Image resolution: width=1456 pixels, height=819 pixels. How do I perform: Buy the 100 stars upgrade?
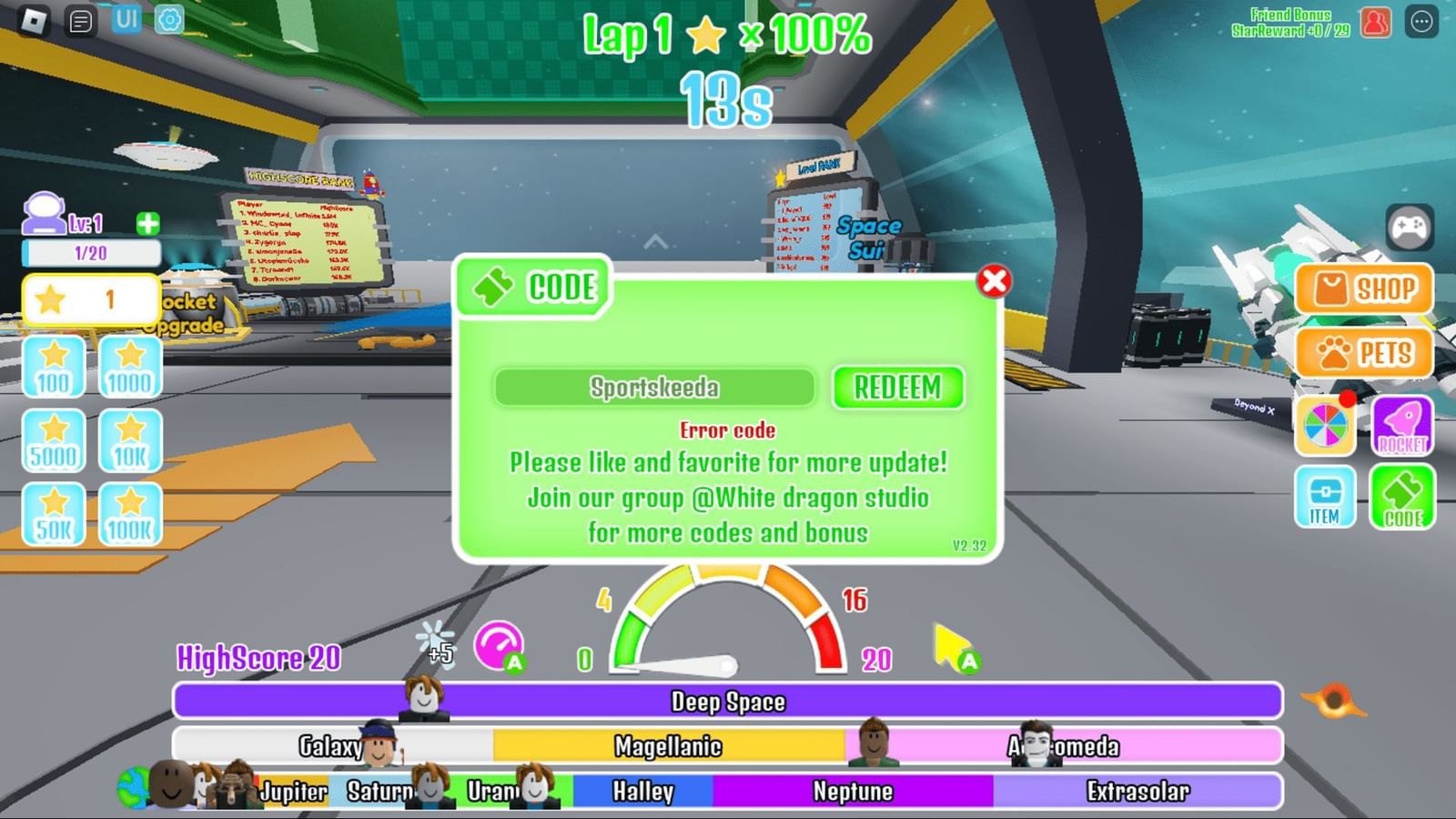pos(52,364)
